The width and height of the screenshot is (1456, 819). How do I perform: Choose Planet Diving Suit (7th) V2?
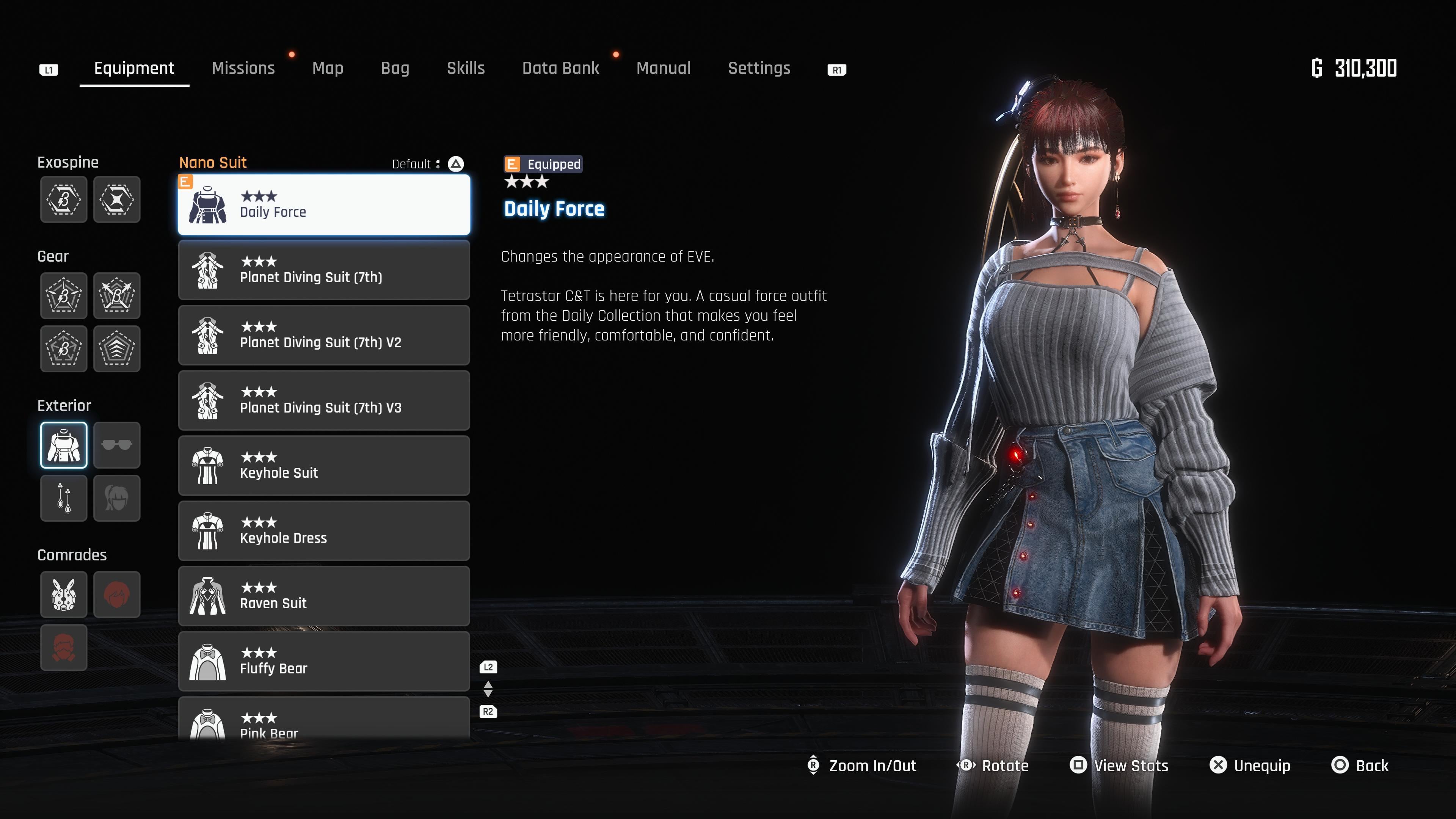pyautogui.click(x=324, y=335)
